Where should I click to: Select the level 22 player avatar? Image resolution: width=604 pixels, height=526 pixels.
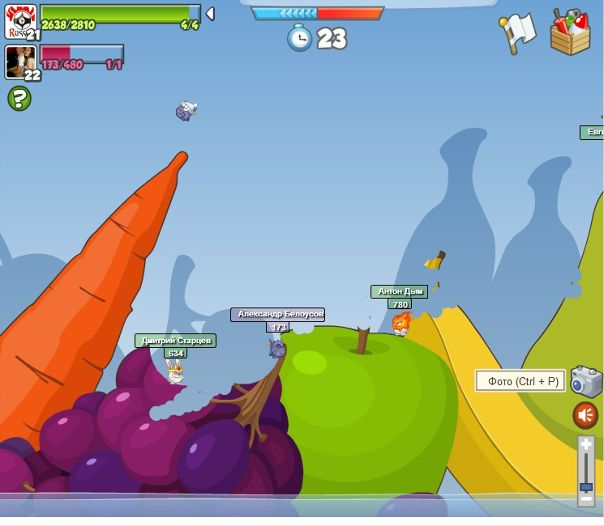pos(20,62)
